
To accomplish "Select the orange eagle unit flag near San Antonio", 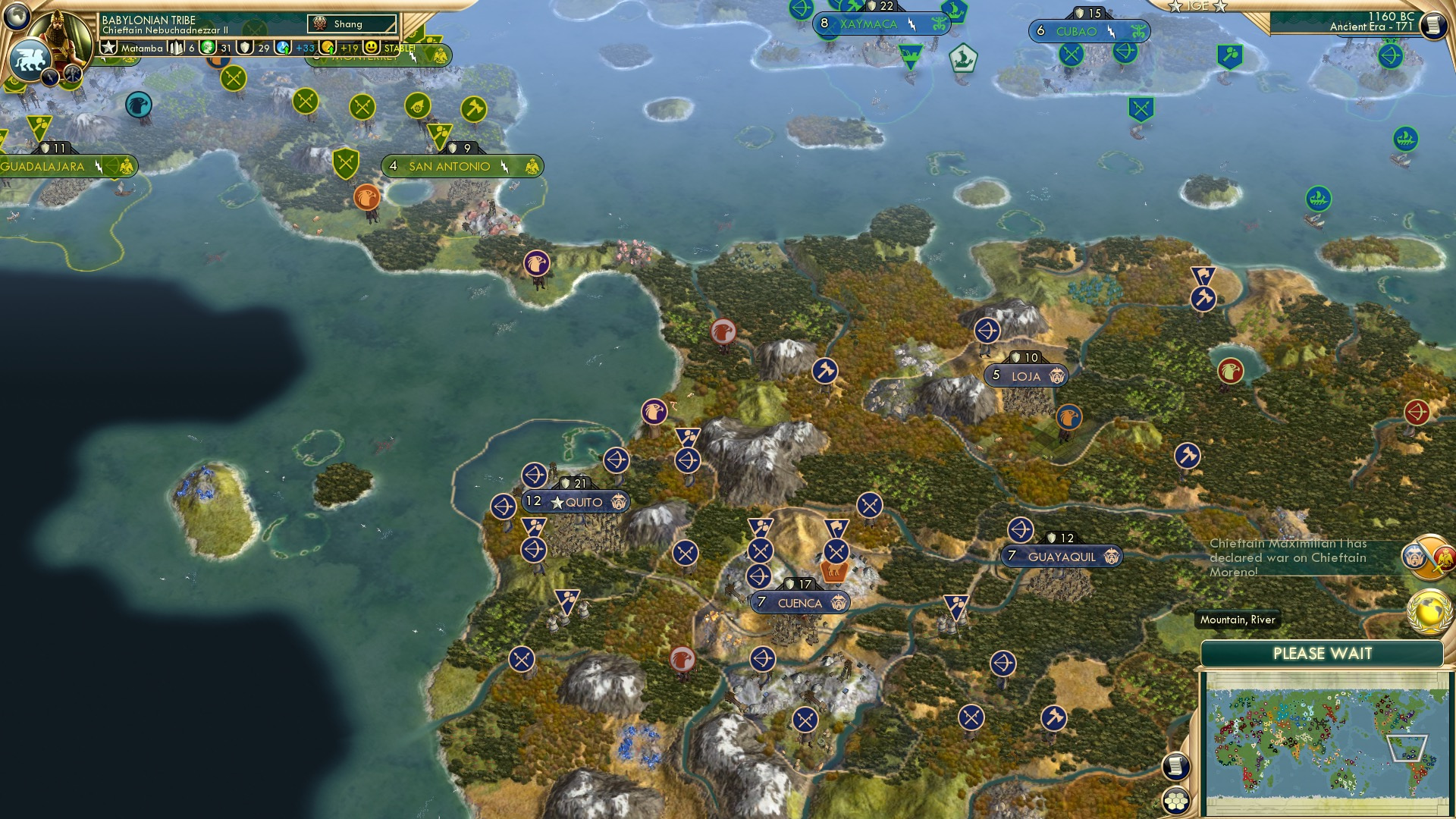I will (x=368, y=199).
